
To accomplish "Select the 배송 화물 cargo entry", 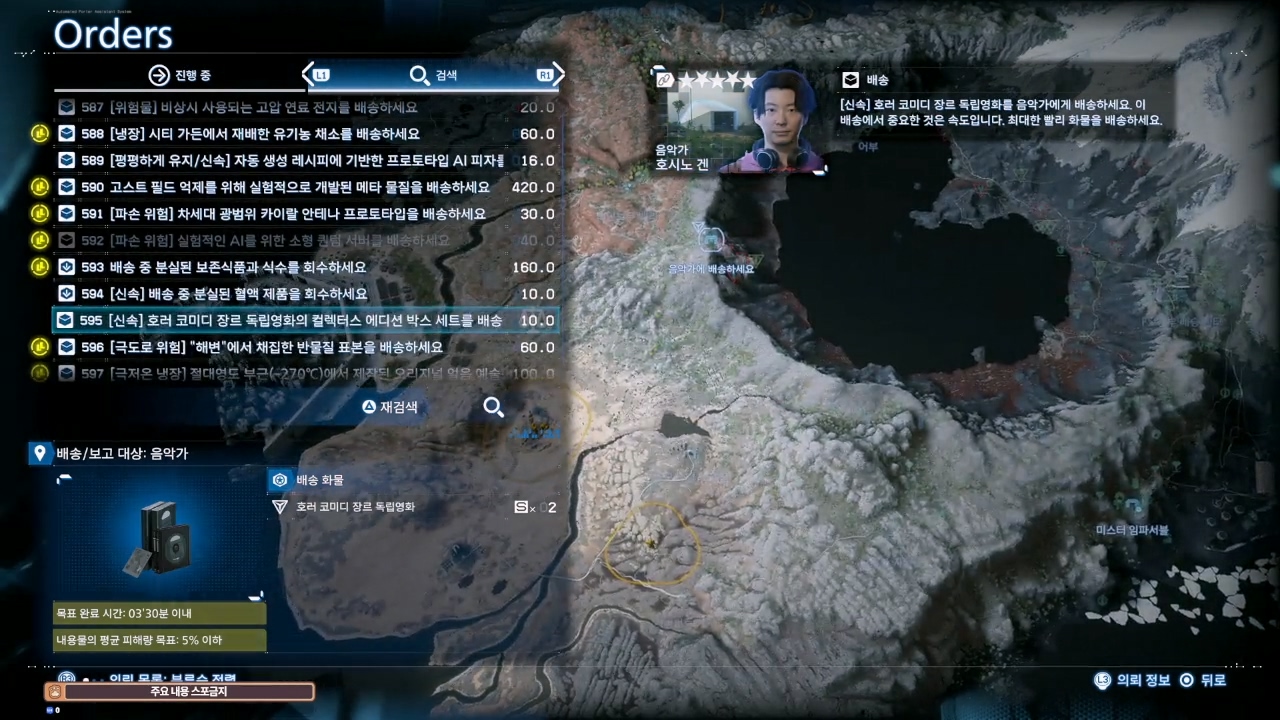I will [x=319, y=480].
